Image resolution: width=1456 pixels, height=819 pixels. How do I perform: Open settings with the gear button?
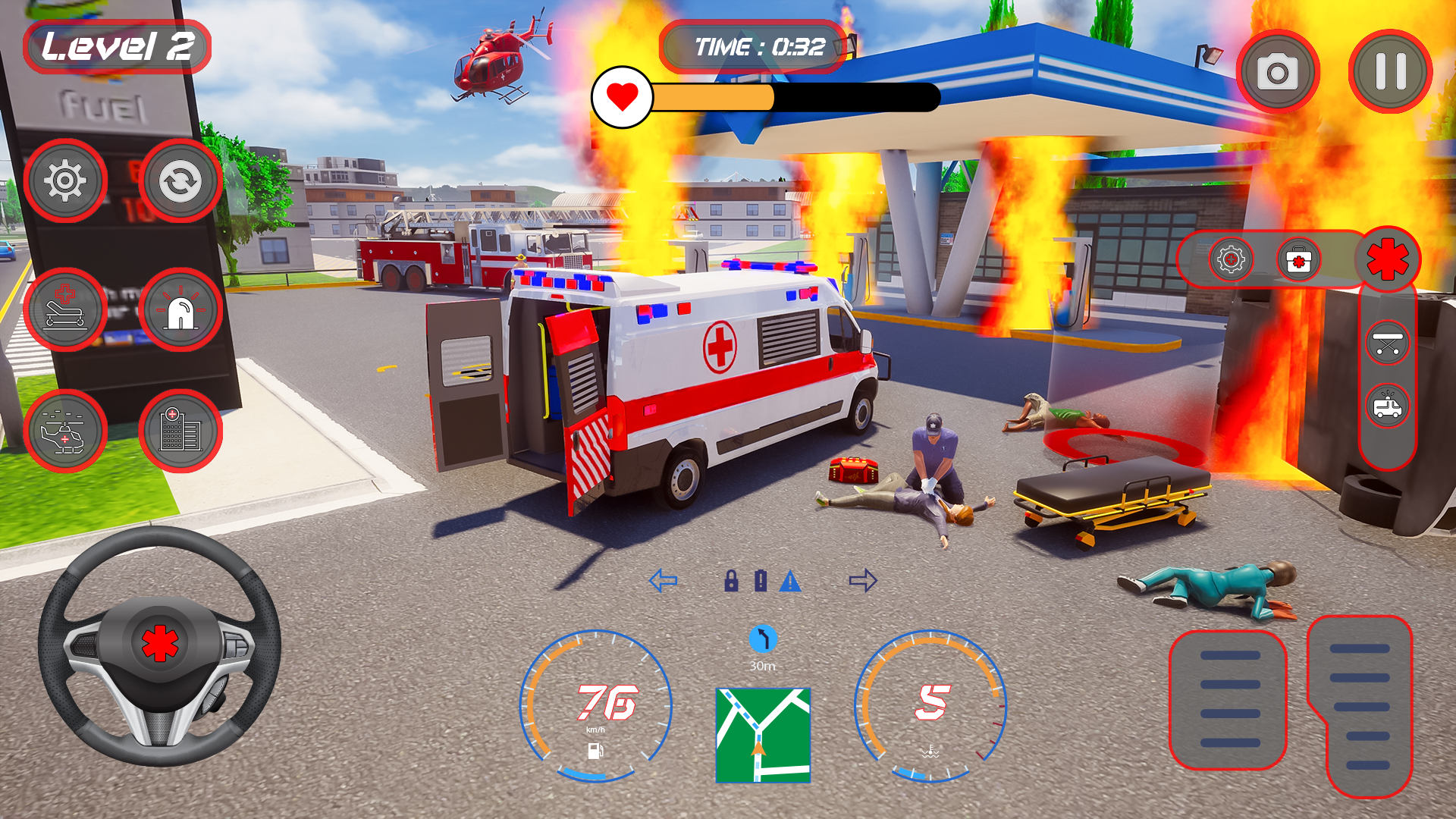coord(65,180)
